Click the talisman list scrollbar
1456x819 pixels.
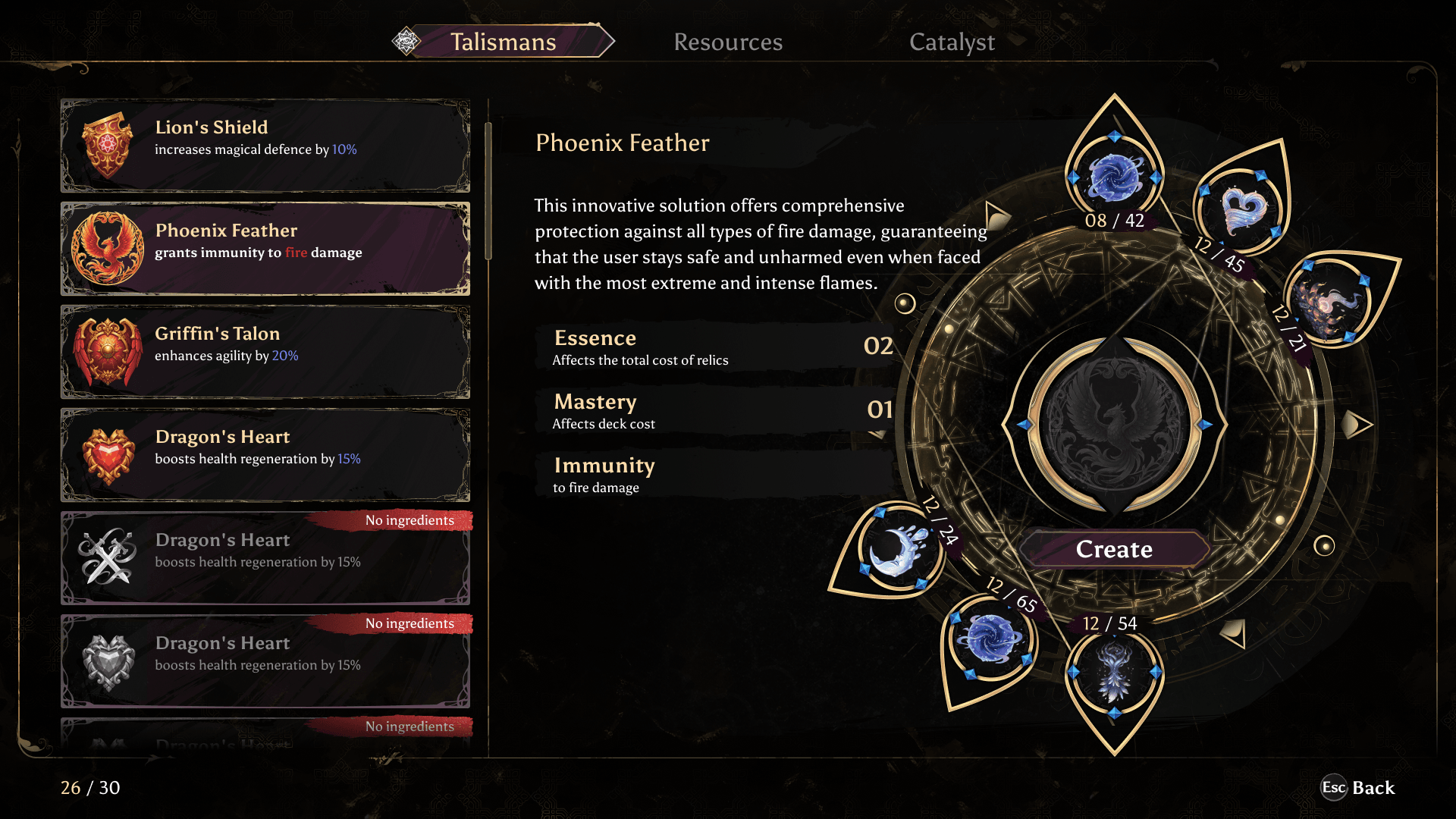(x=488, y=190)
